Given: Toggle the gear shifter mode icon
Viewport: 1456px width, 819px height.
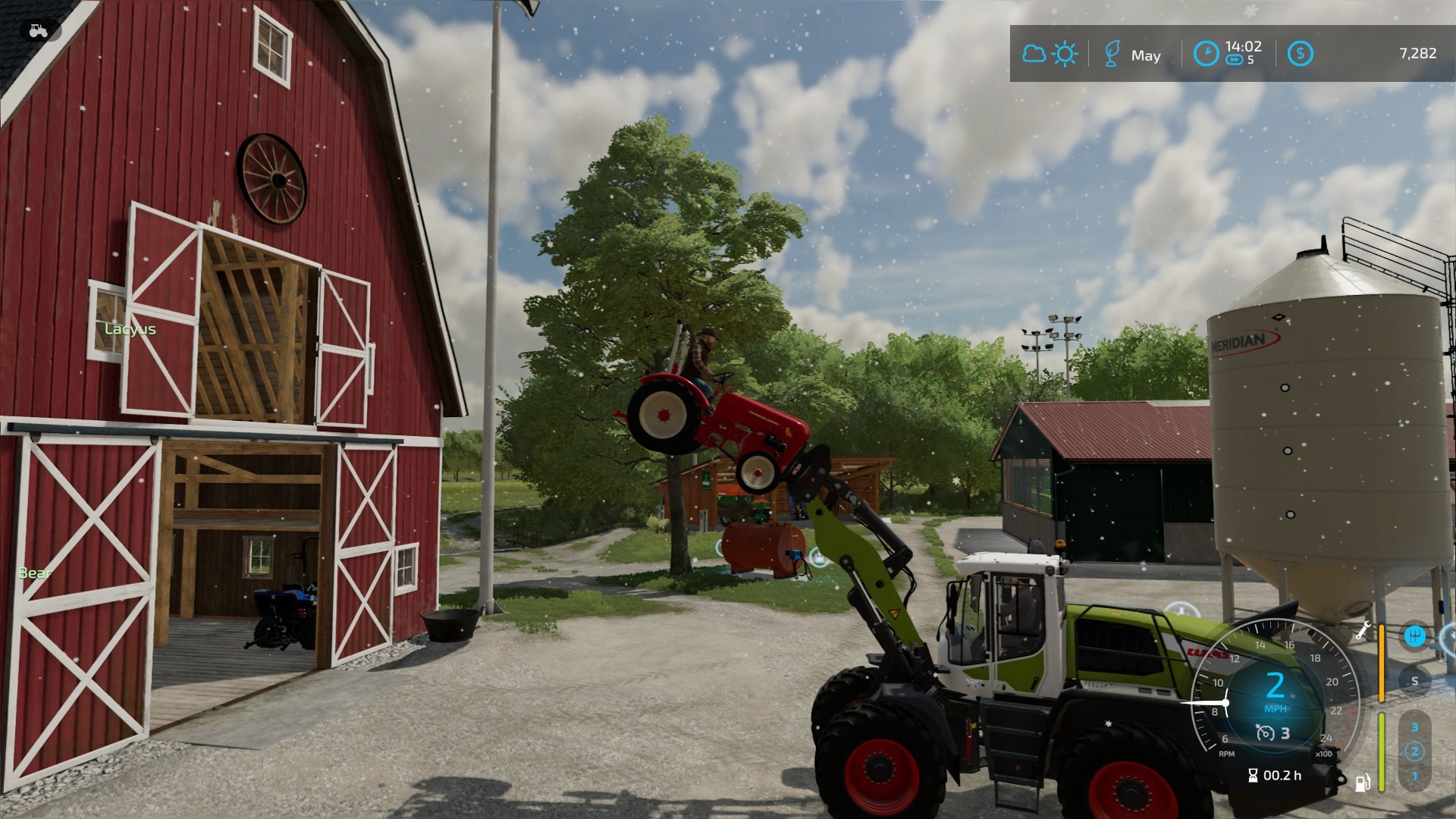Looking at the screenshot, I should [x=1417, y=635].
